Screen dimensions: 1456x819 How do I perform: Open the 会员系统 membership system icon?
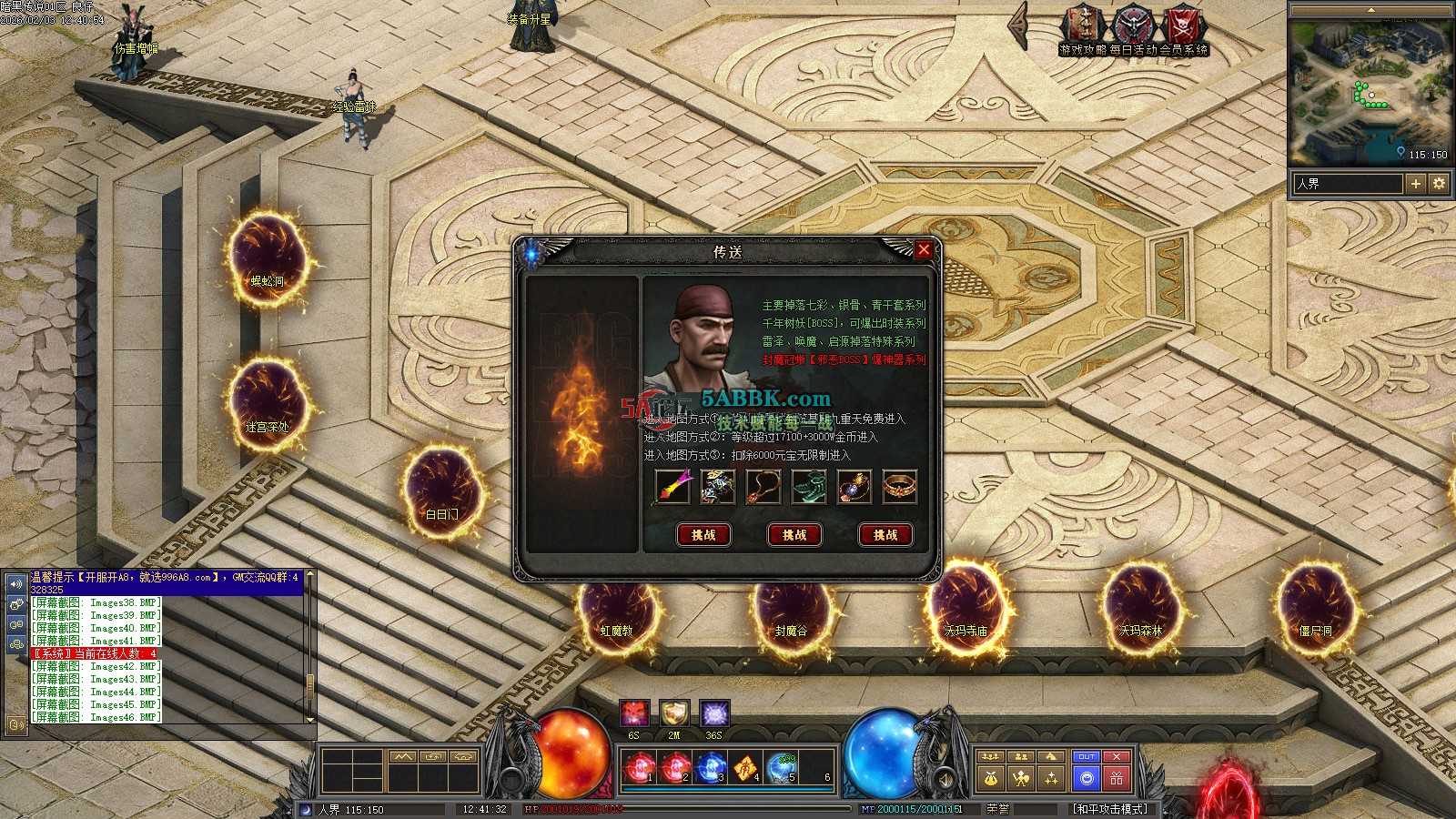point(1183,29)
